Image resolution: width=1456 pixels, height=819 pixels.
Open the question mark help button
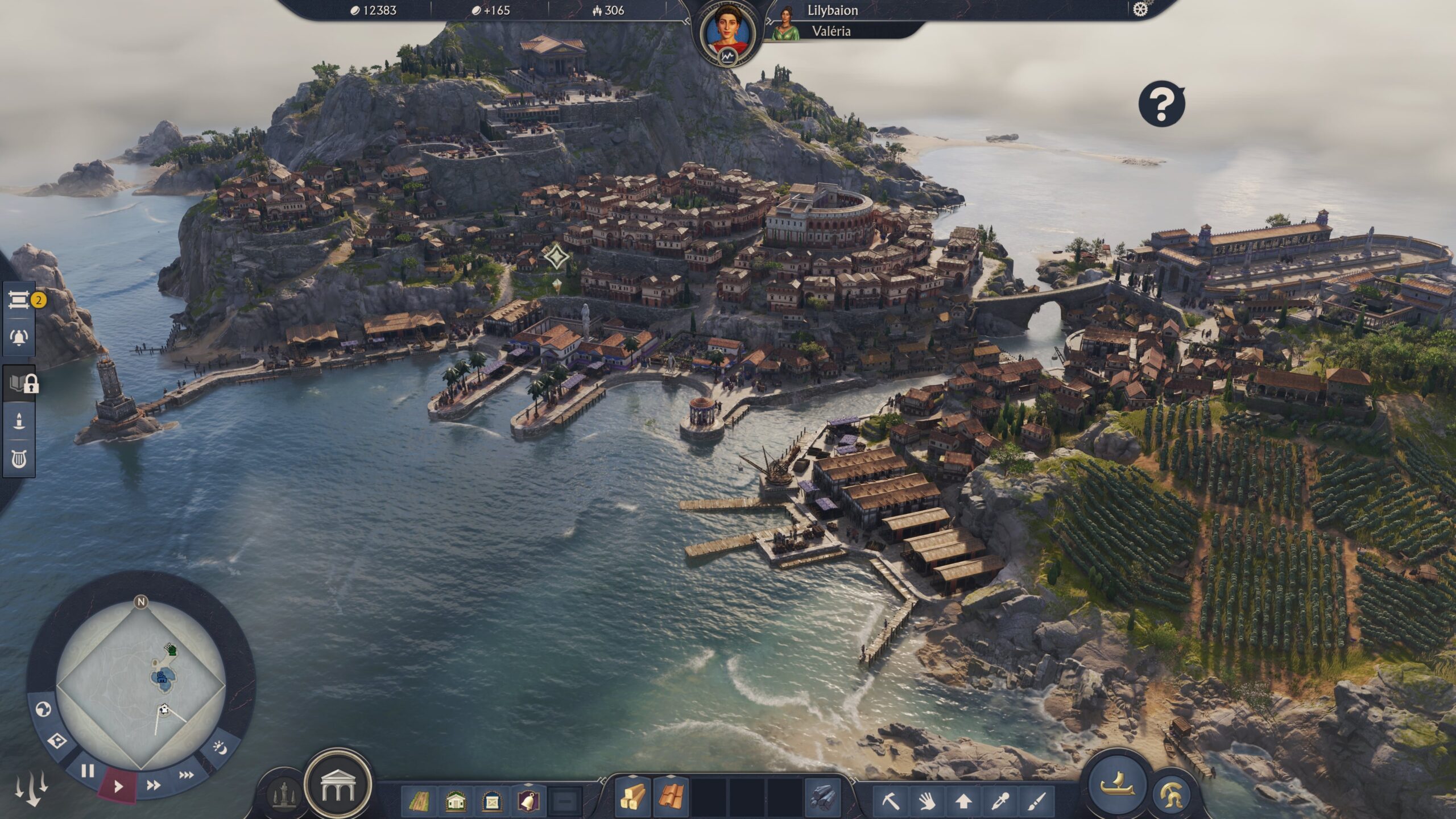[x=1161, y=105]
